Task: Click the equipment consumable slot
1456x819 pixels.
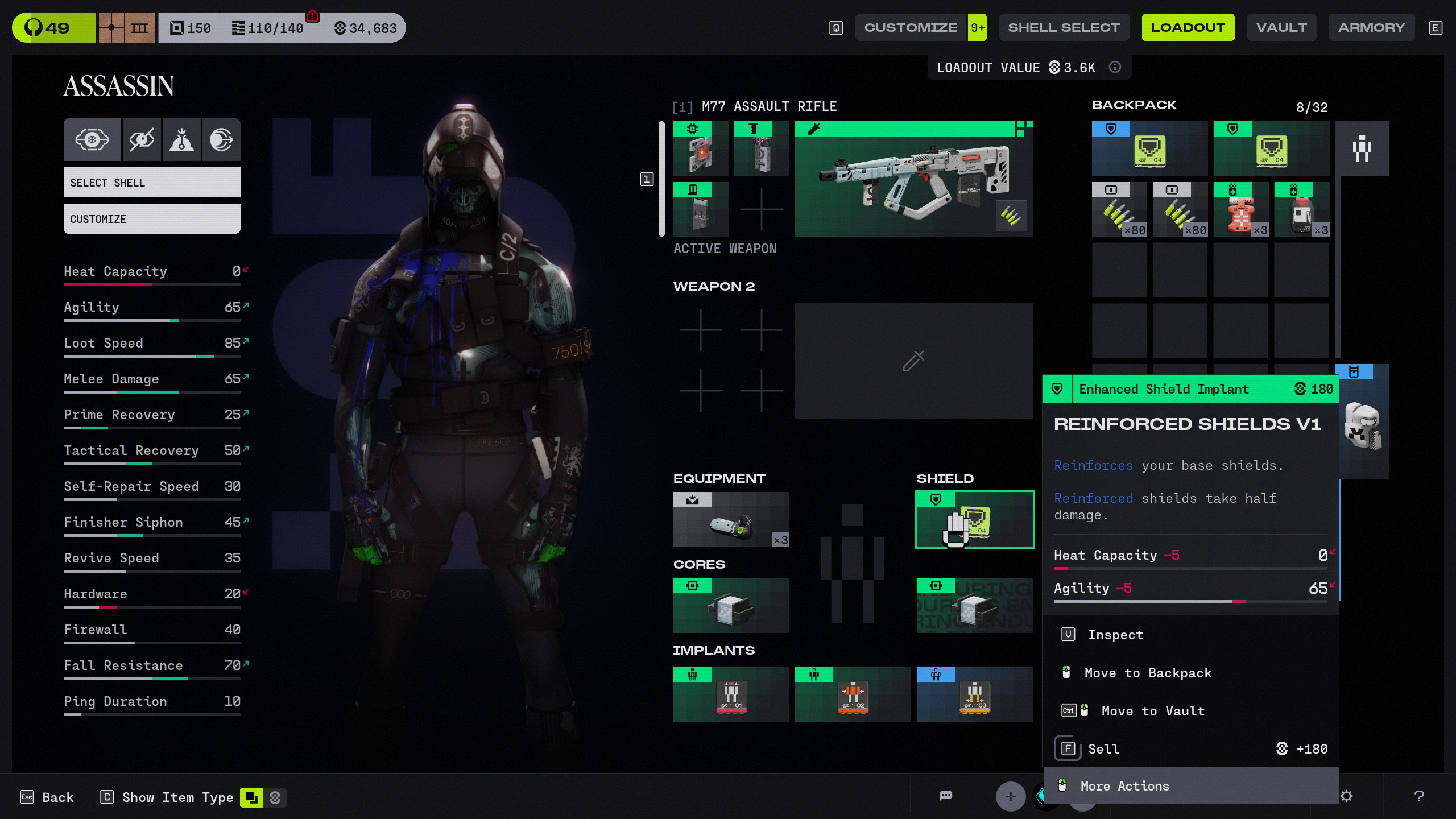Action: click(x=731, y=519)
